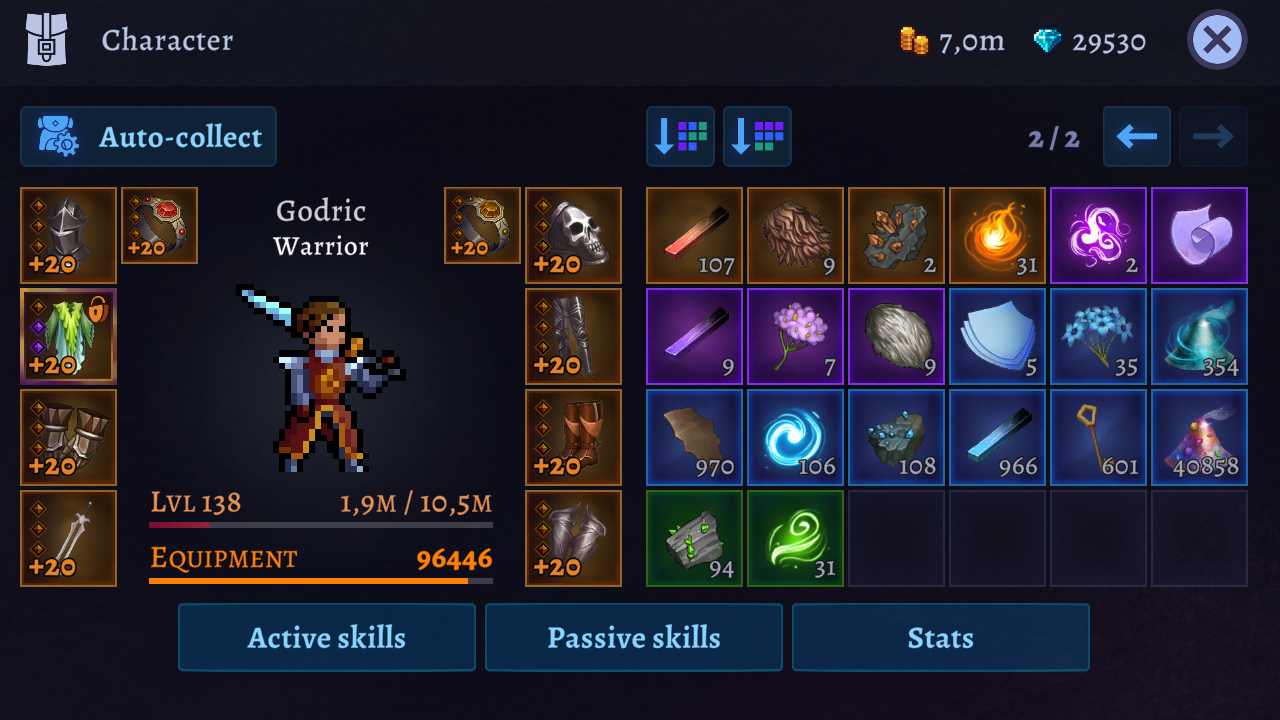
Task: View the character Stats
Action: pyautogui.click(x=940, y=637)
